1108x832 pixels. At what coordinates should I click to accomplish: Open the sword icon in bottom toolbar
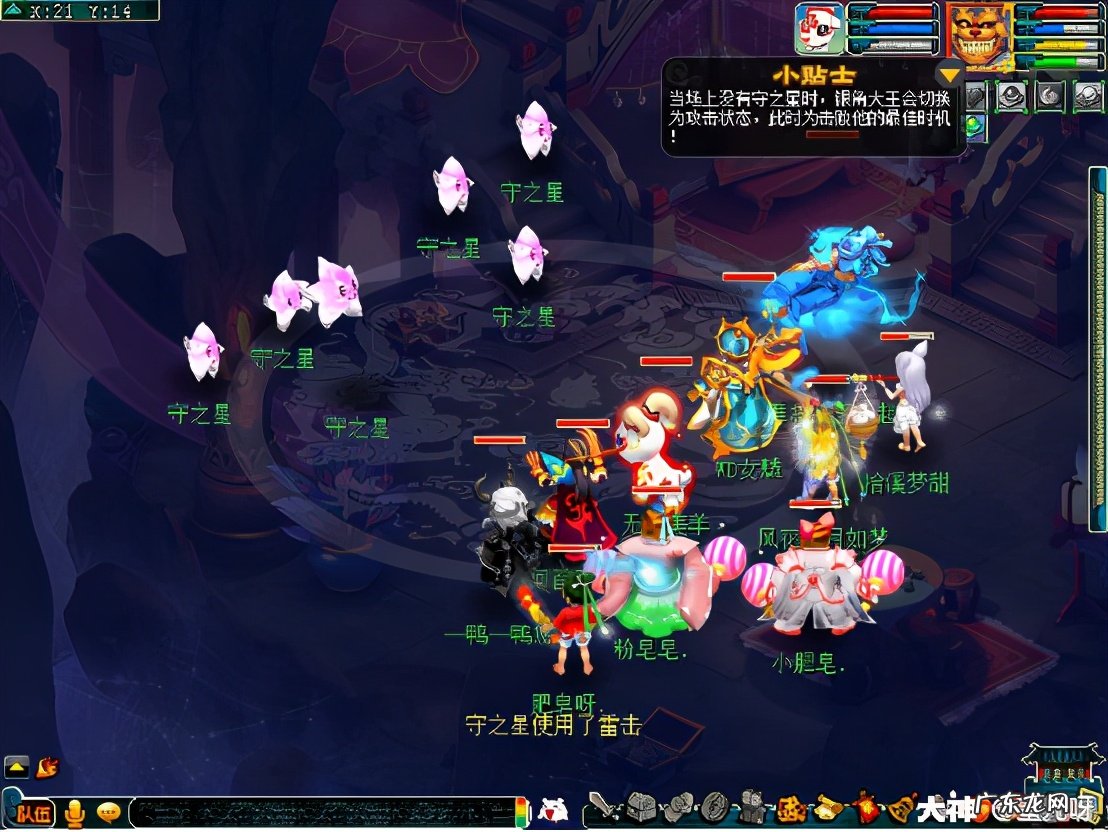[601, 806]
